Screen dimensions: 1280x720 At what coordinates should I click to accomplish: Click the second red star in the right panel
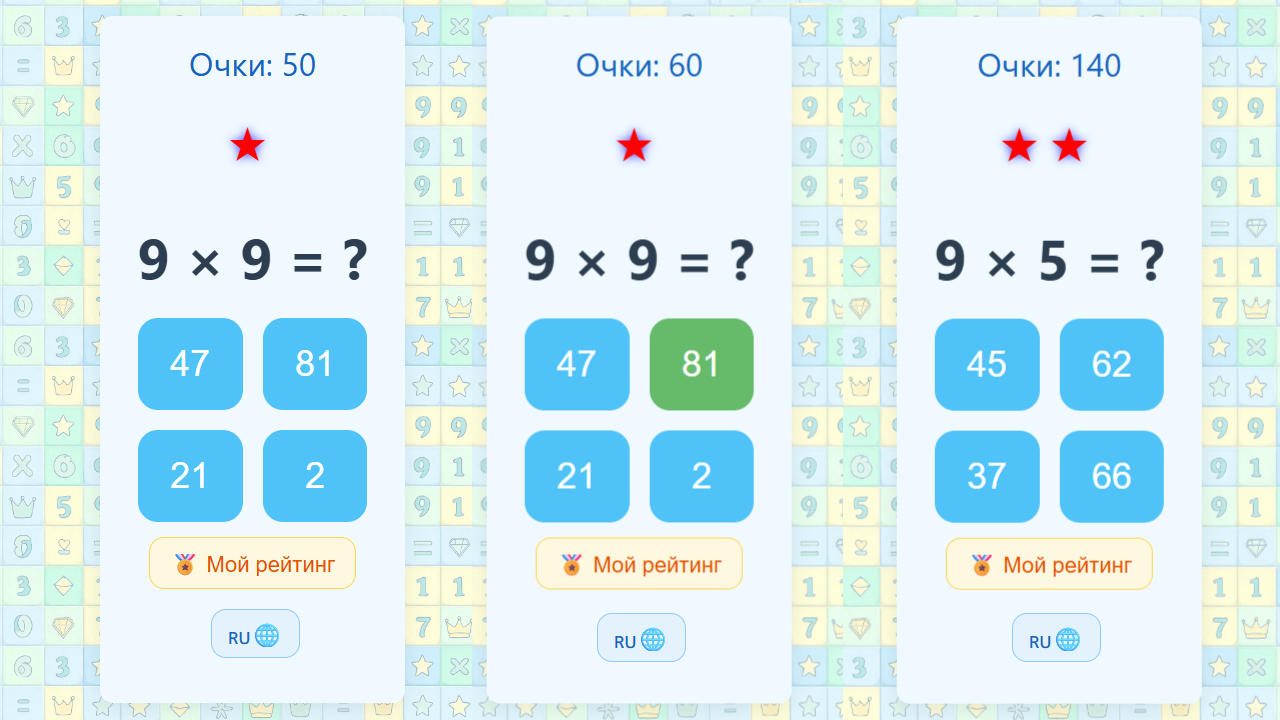click(1068, 146)
